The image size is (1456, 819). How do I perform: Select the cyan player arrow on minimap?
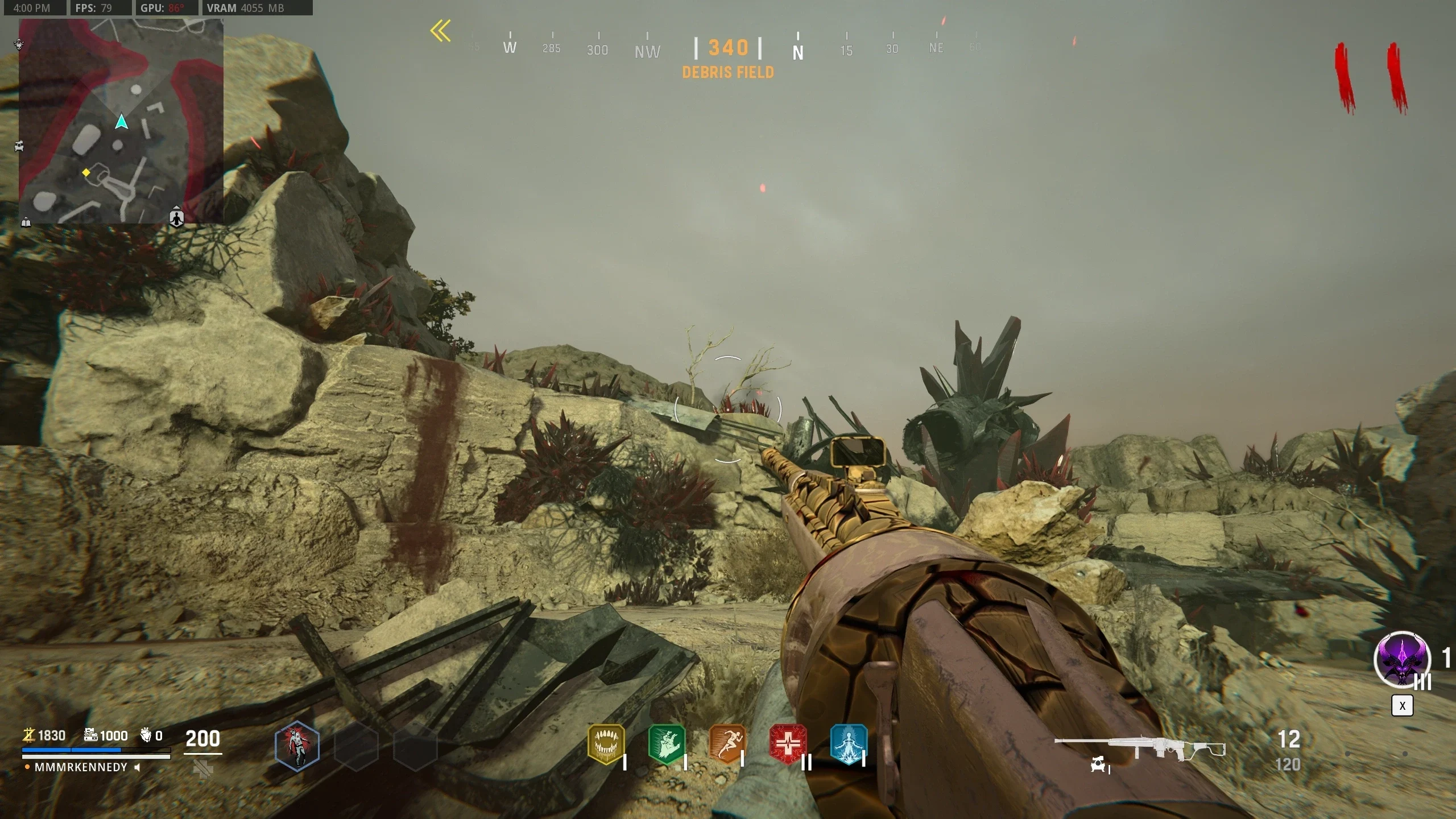click(x=121, y=122)
